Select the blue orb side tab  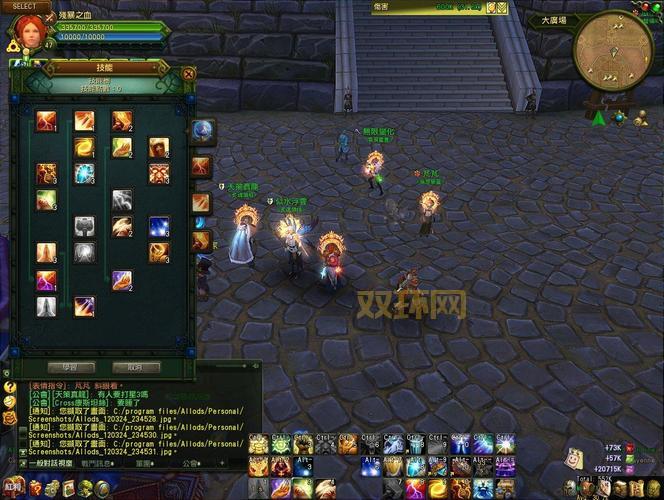(x=202, y=131)
